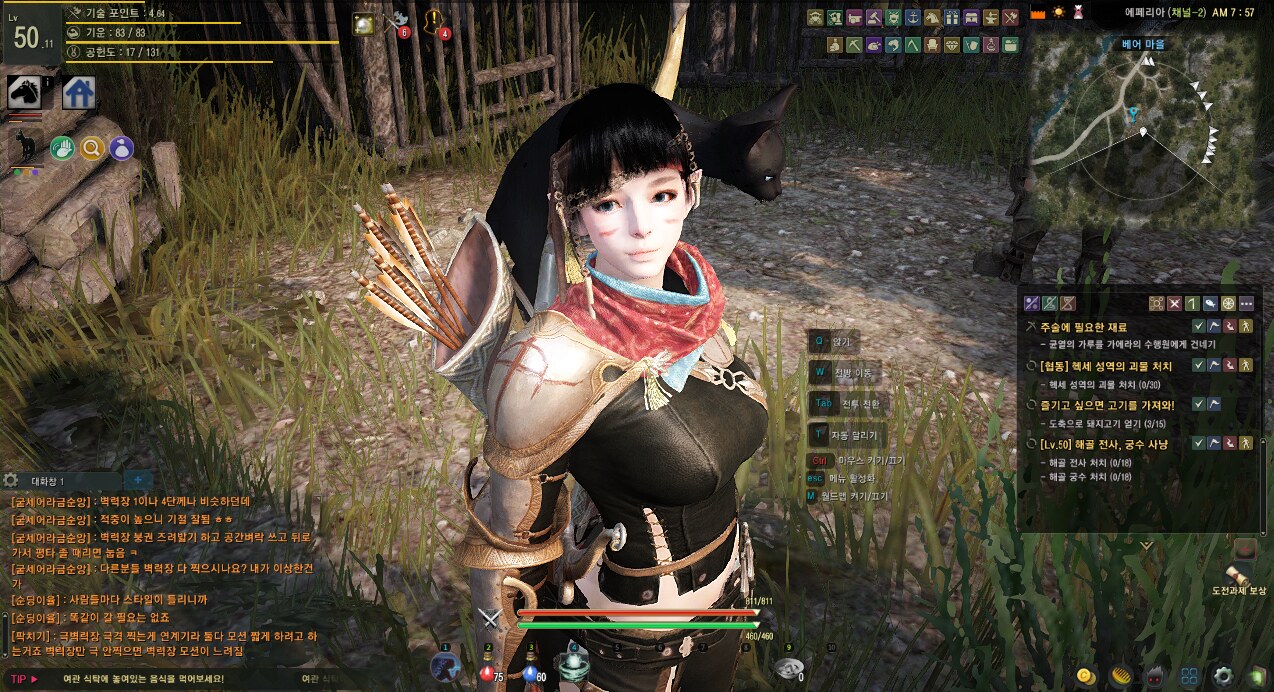
Task: Click the three-dots more button in quest panel
Action: (x=1246, y=303)
